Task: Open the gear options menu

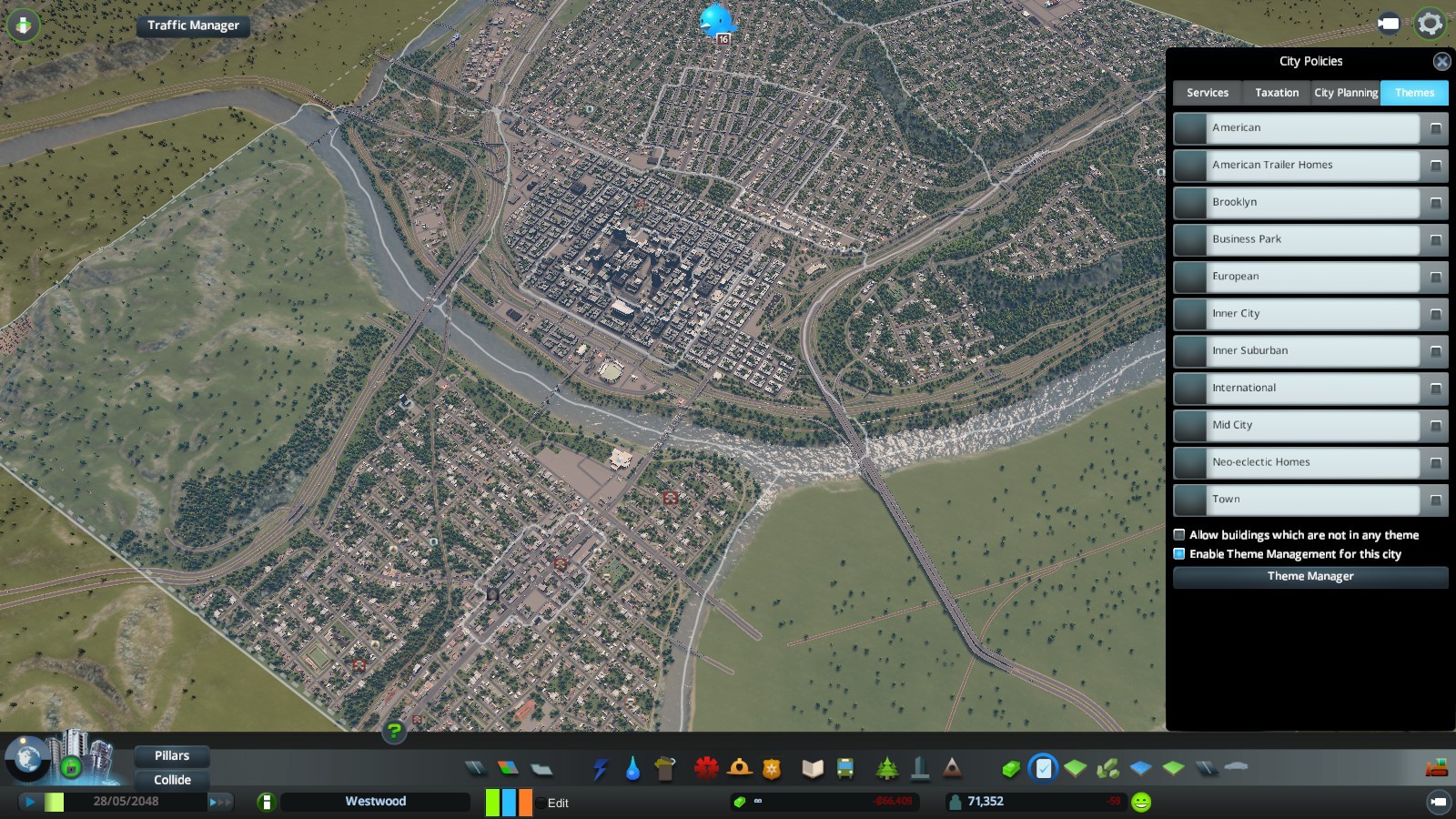Action: pyautogui.click(x=1430, y=24)
